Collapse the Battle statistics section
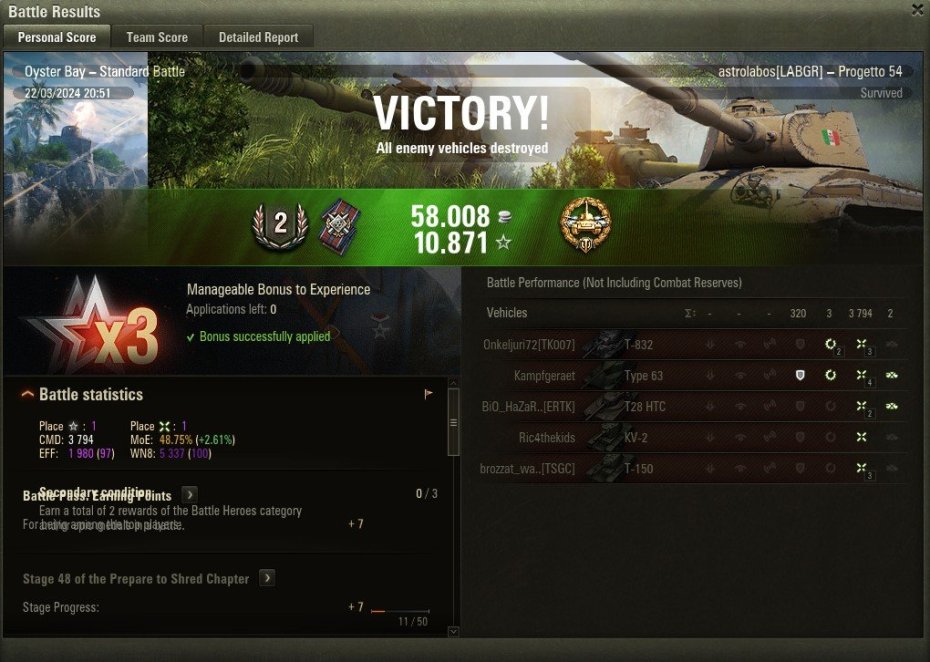Viewport: 930px width, 662px height. (x=29, y=395)
